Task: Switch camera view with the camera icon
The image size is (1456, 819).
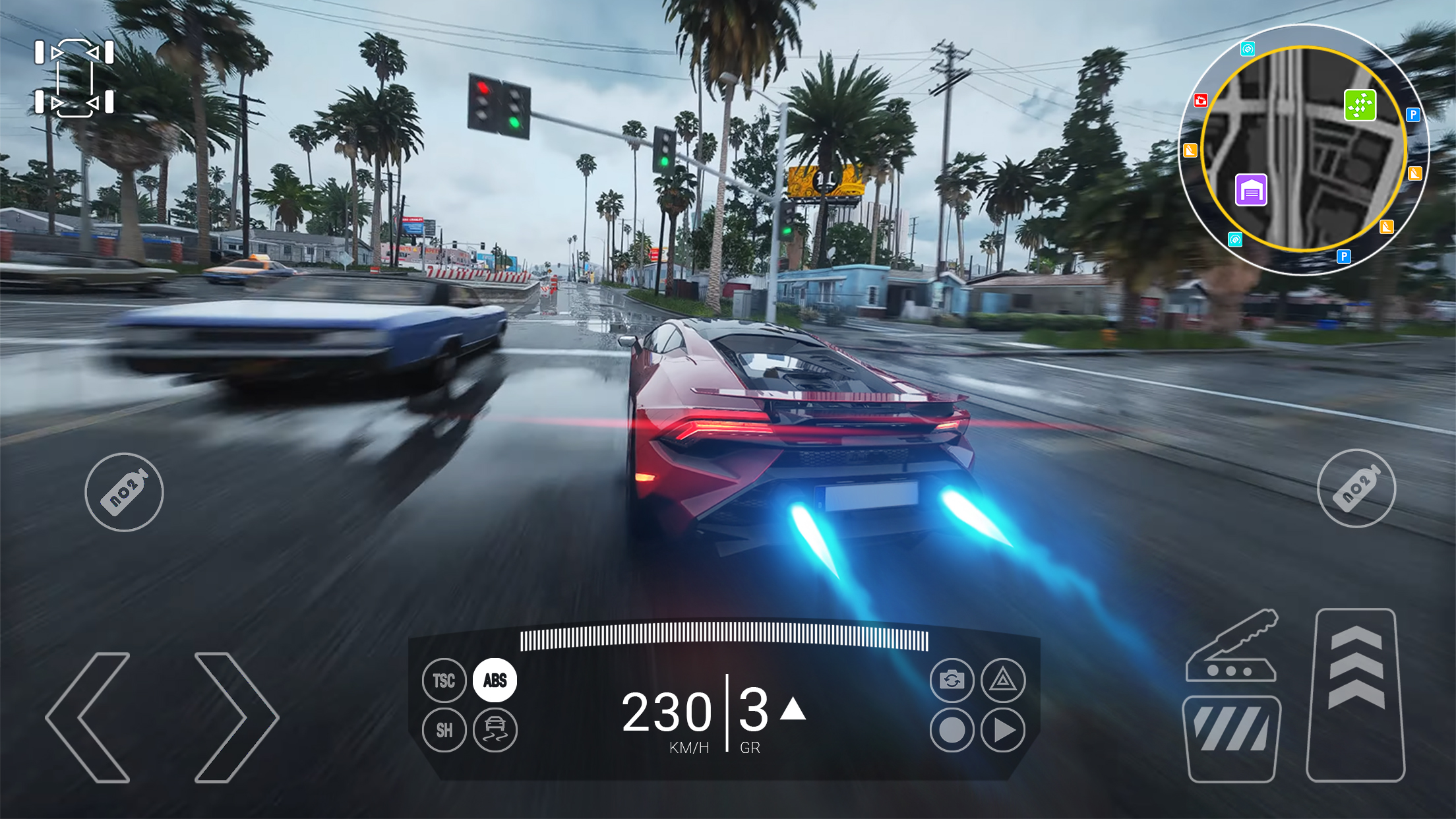Action: pos(951,681)
